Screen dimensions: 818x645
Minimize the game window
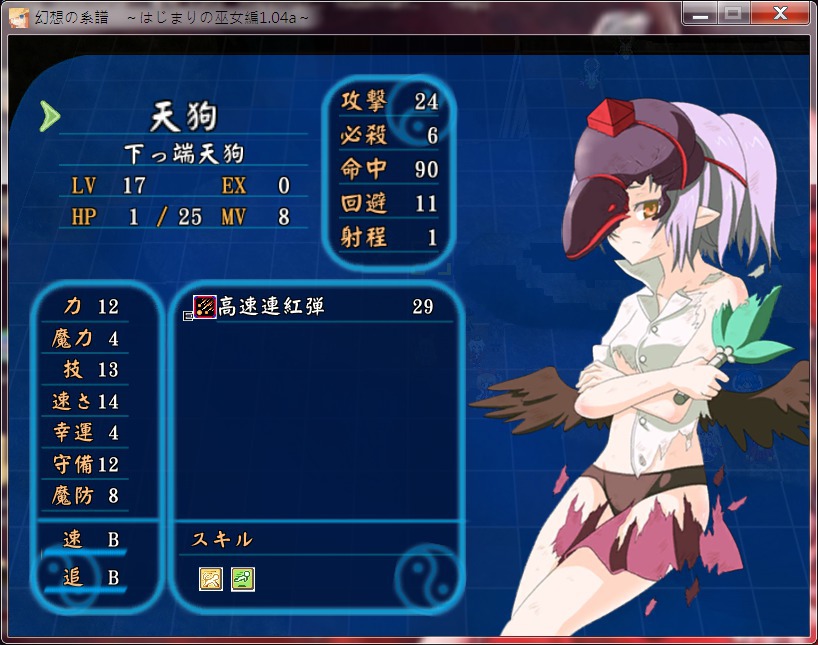[700, 13]
